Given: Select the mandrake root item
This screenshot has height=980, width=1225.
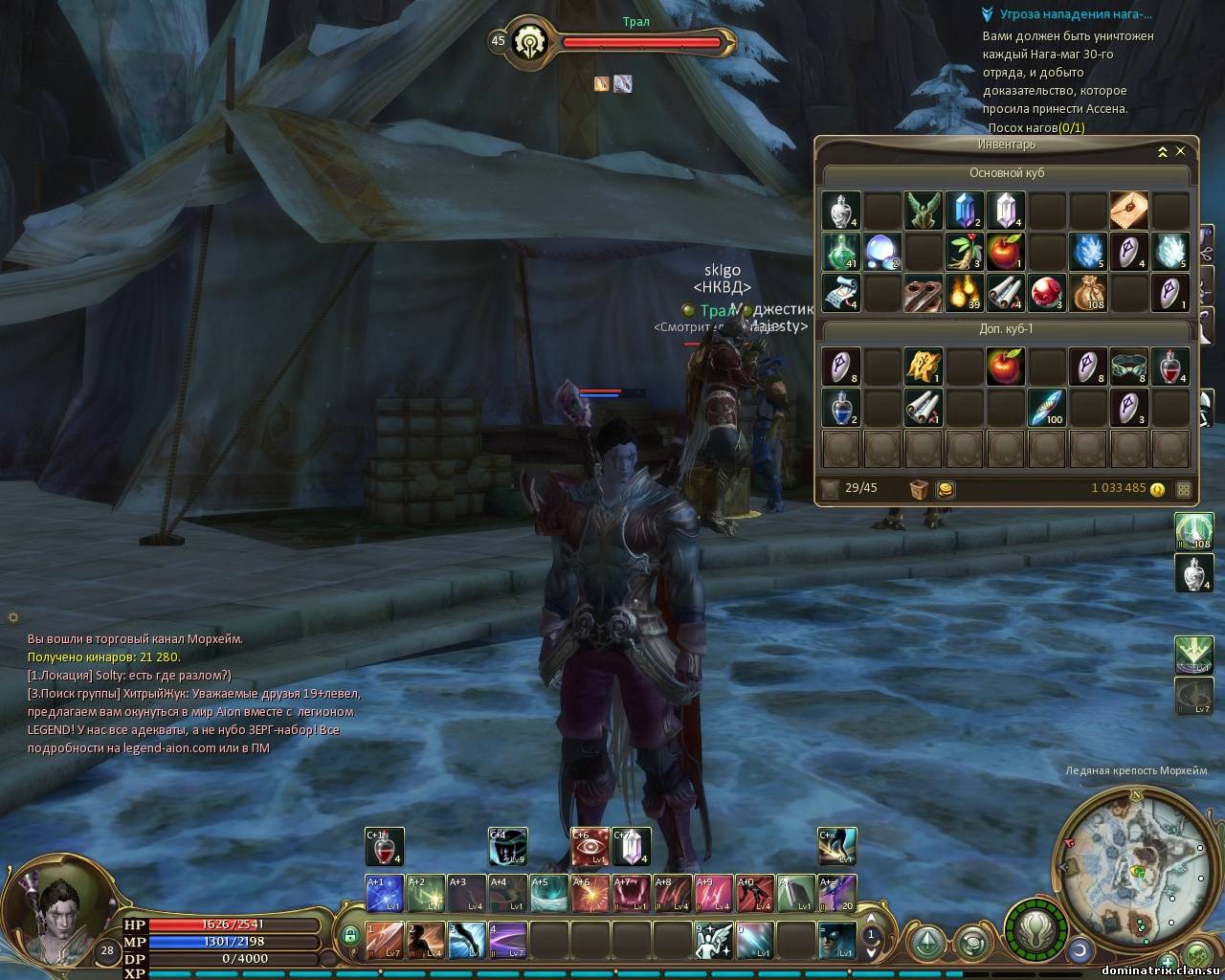Looking at the screenshot, I should [964, 252].
